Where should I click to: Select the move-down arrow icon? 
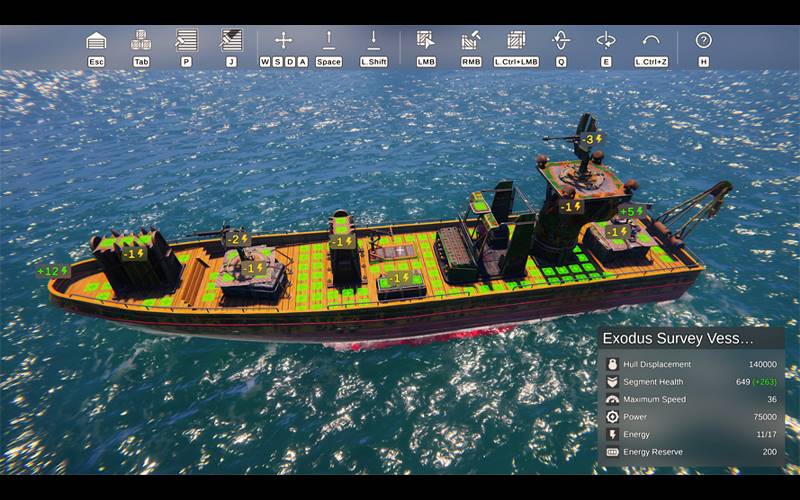373,41
